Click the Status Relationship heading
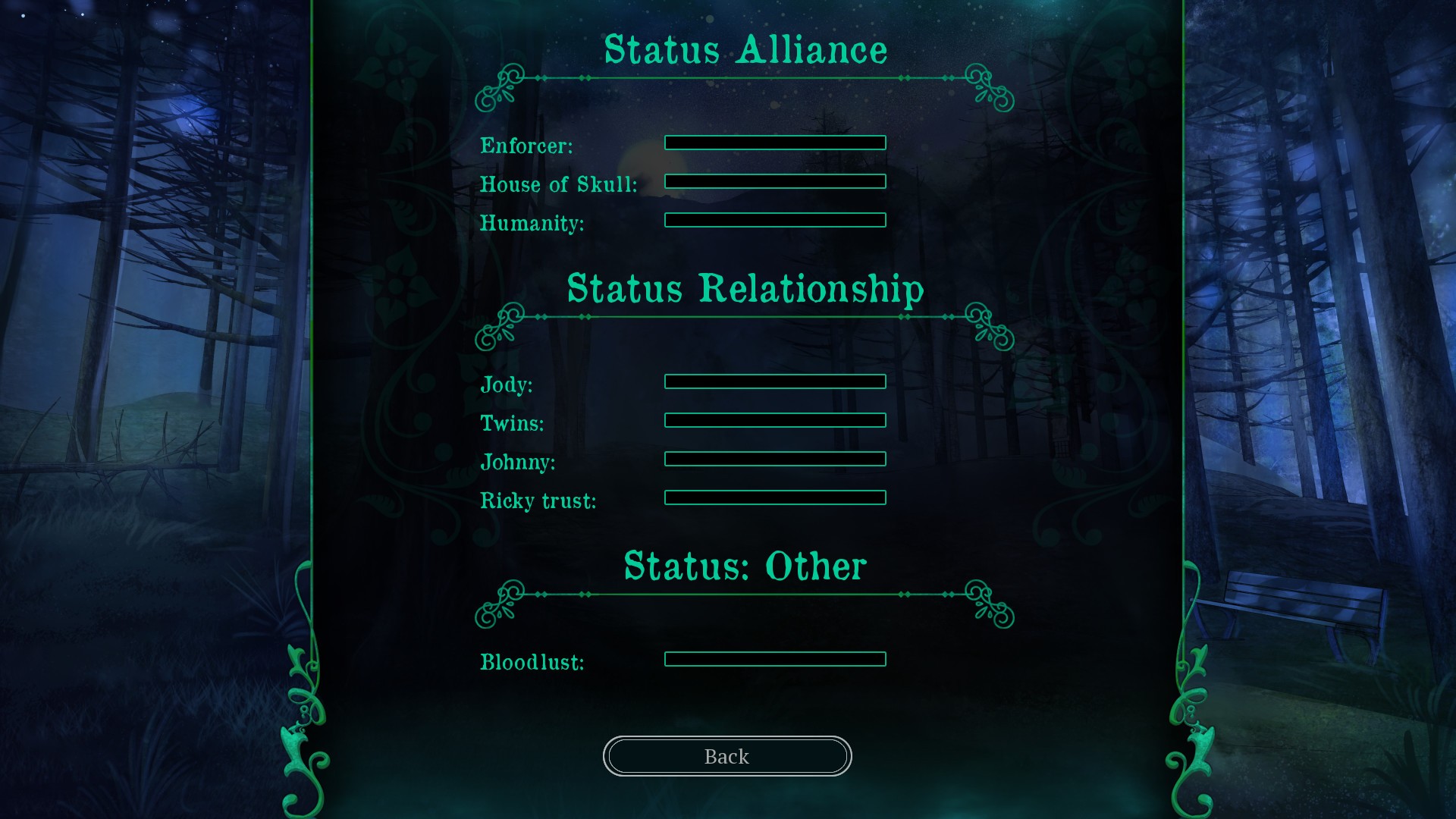 tap(745, 288)
